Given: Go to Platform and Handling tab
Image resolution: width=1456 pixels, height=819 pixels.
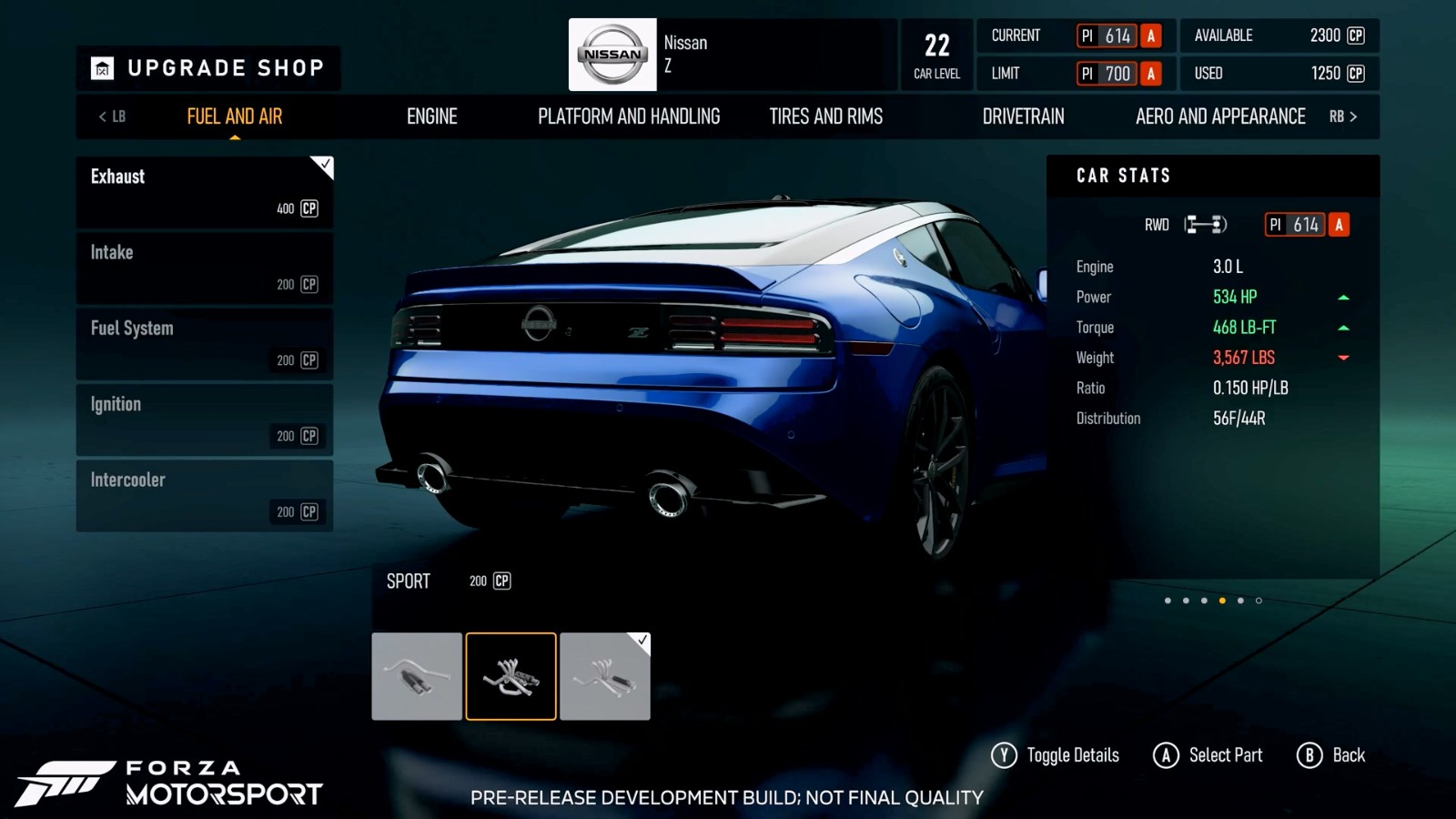Looking at the screenshot, I should pyautogui.click(x=628, y=116).
